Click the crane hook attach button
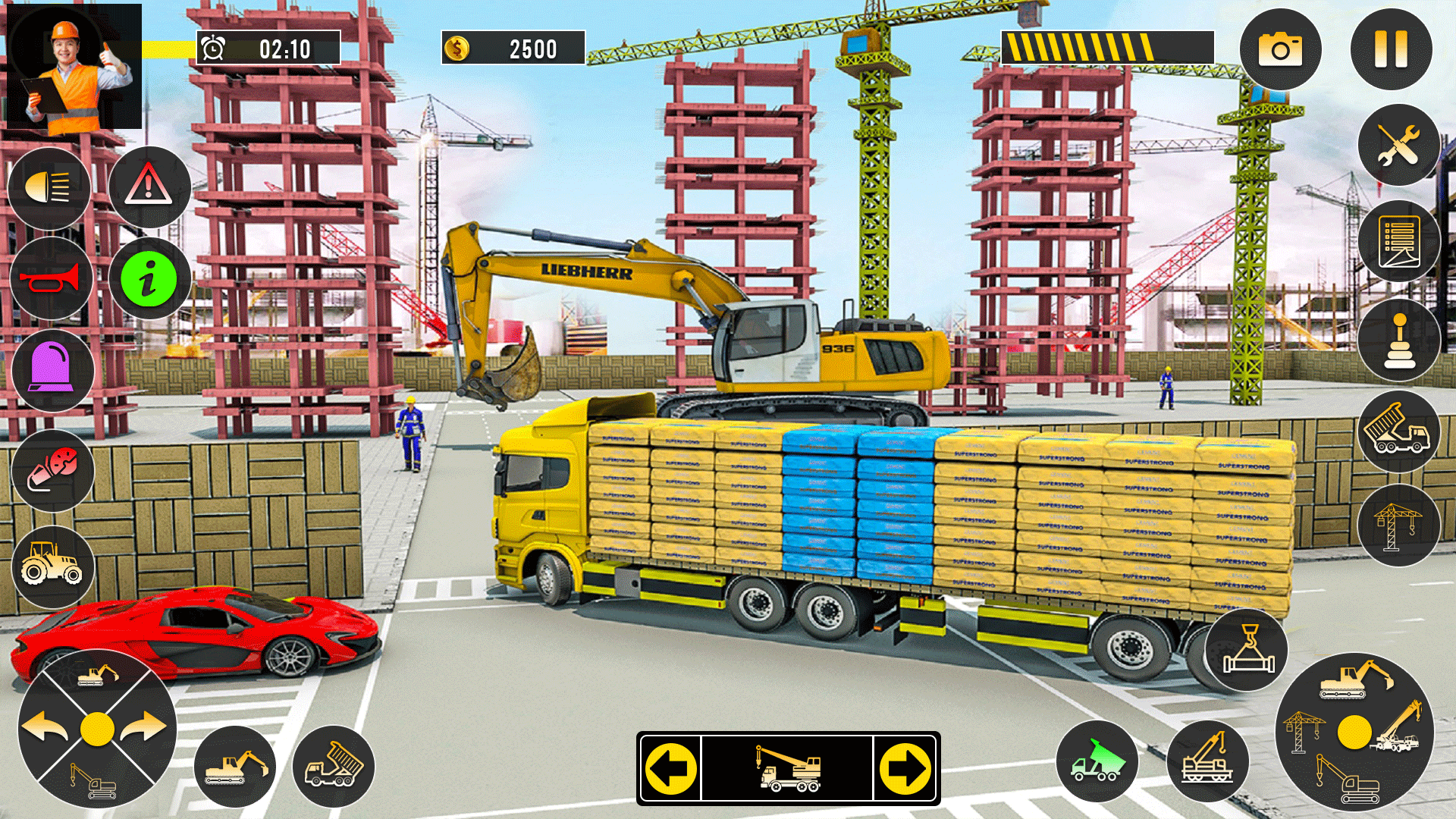The width and height of the screenshot is (1456, 819). 1247,649
